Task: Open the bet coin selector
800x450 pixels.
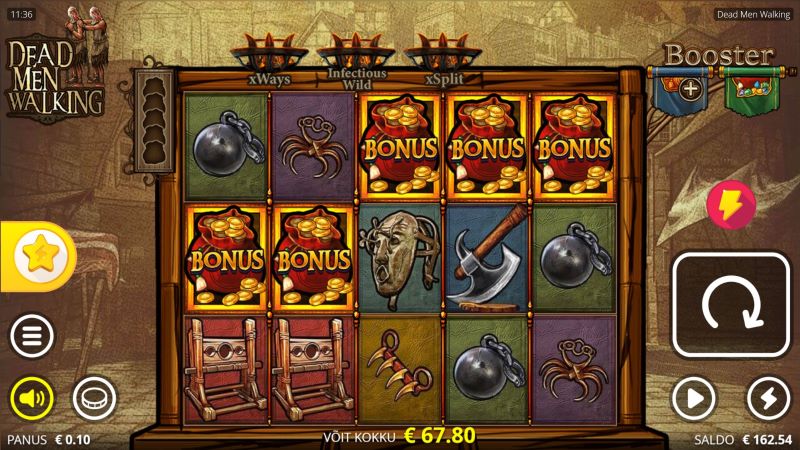Action: pyautogui.click(x=94, y=399)
